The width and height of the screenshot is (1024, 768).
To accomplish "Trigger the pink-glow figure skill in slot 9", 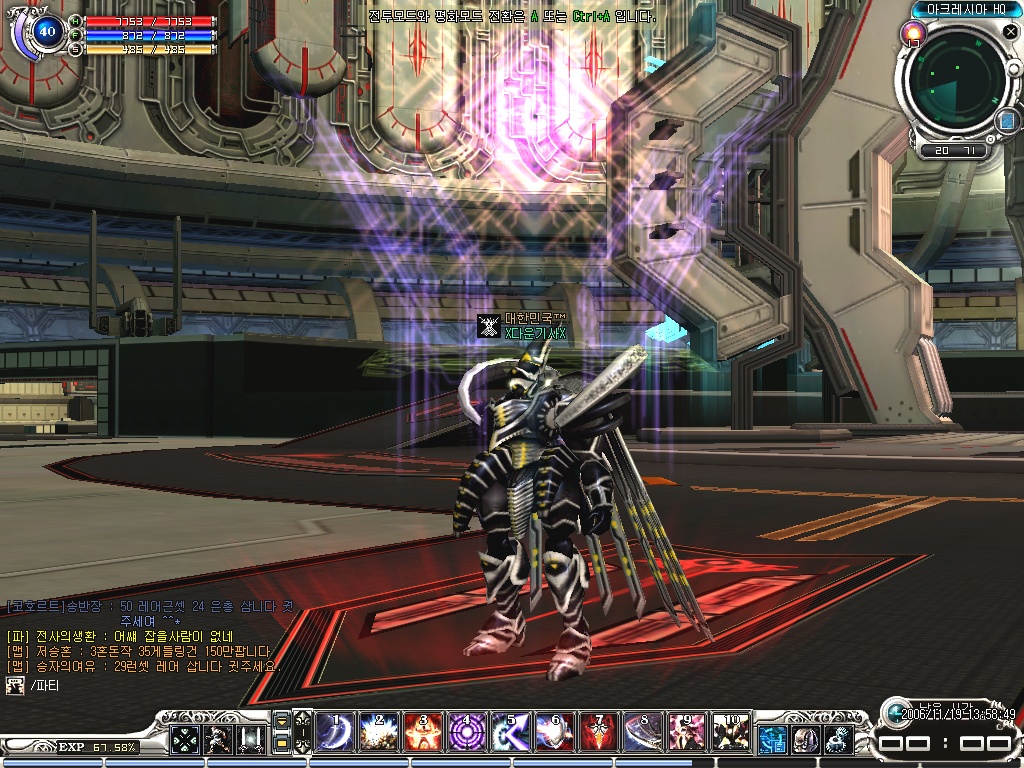I will pyautogui.click(x=687, y=733).
